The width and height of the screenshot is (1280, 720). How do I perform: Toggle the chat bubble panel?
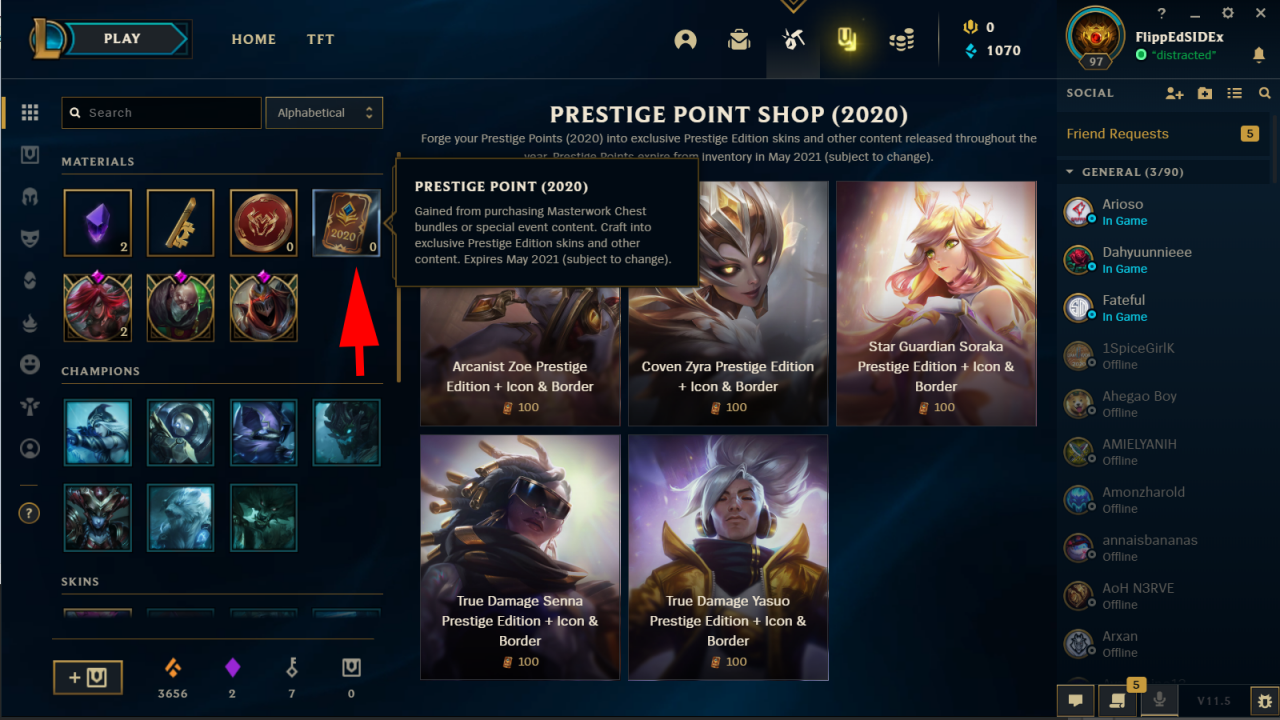point(1076,701)
